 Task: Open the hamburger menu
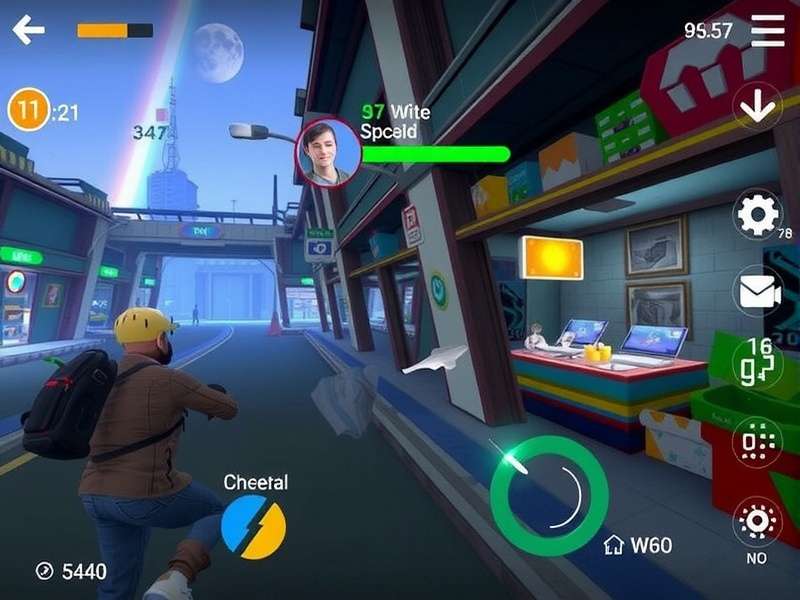coord(767,31)
